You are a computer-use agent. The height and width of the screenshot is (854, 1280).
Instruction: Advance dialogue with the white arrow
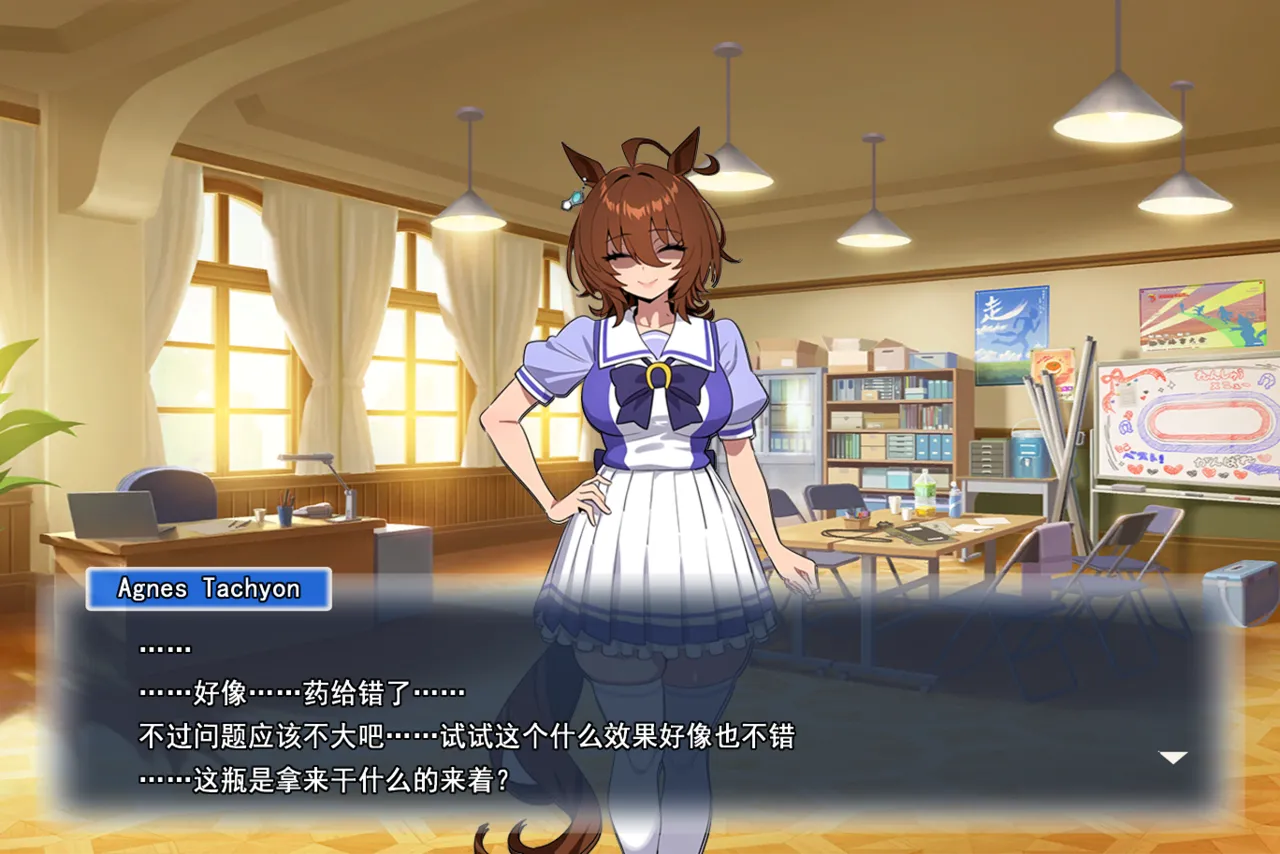1172,757
